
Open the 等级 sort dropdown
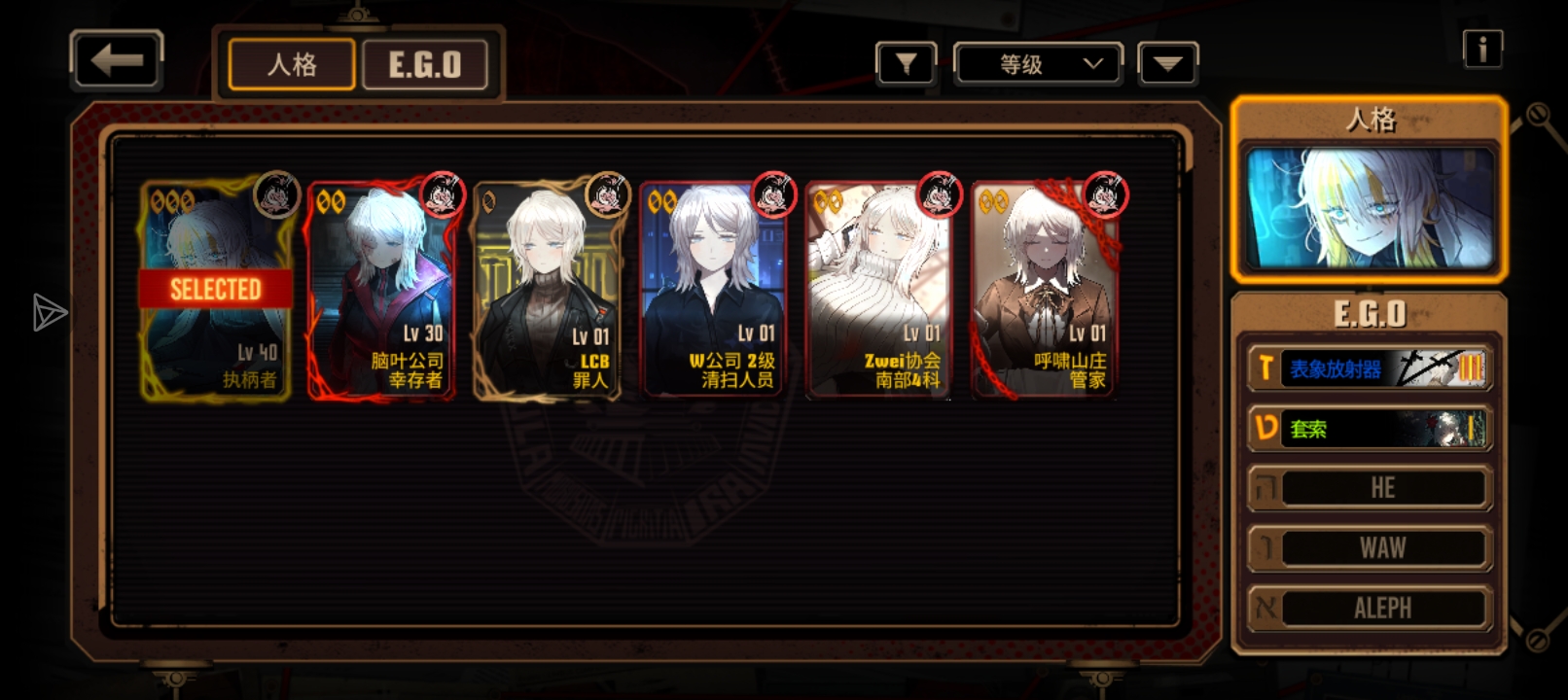tap(1038, 65)
